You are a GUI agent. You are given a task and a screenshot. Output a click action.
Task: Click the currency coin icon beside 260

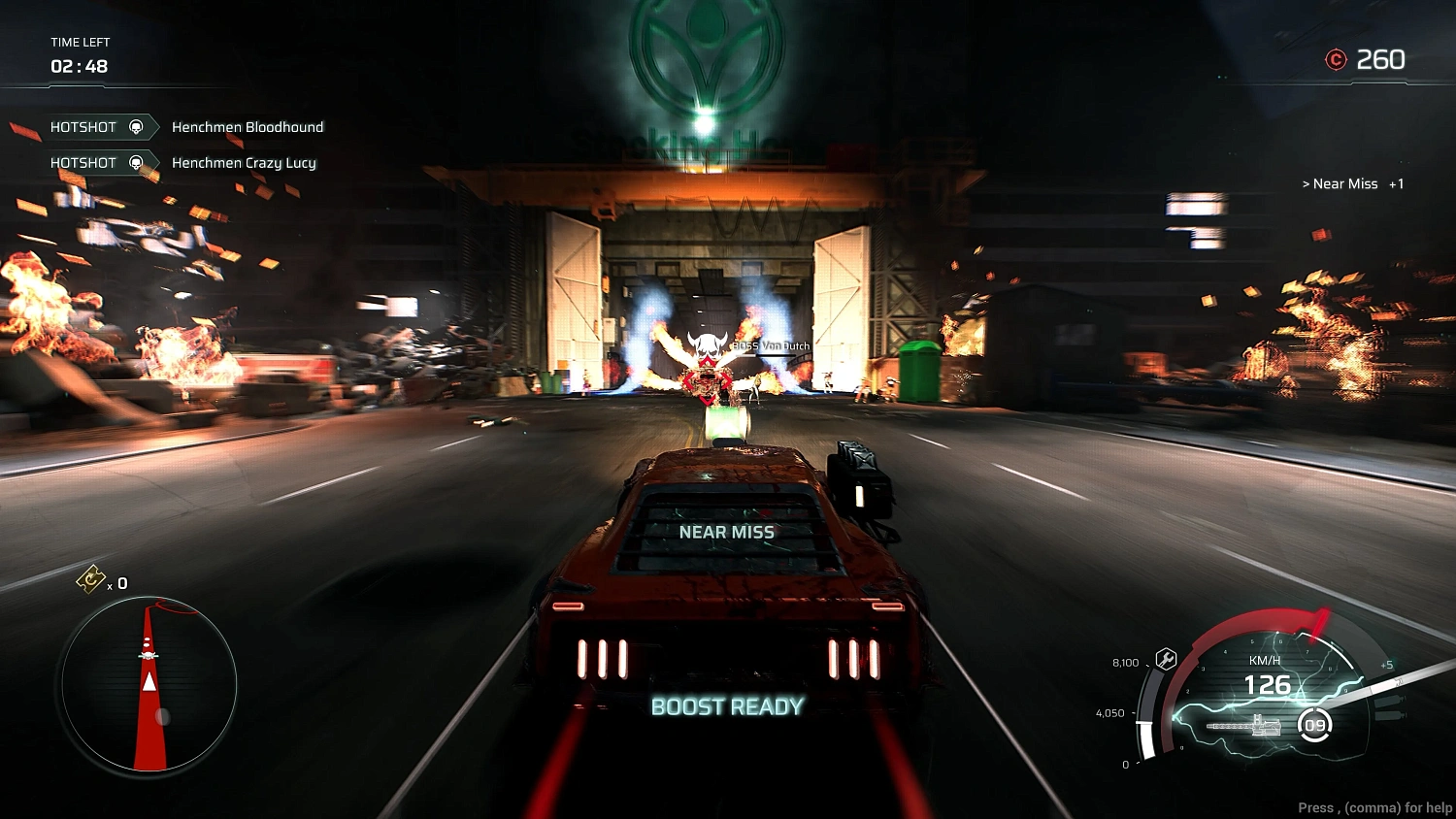1337,59
